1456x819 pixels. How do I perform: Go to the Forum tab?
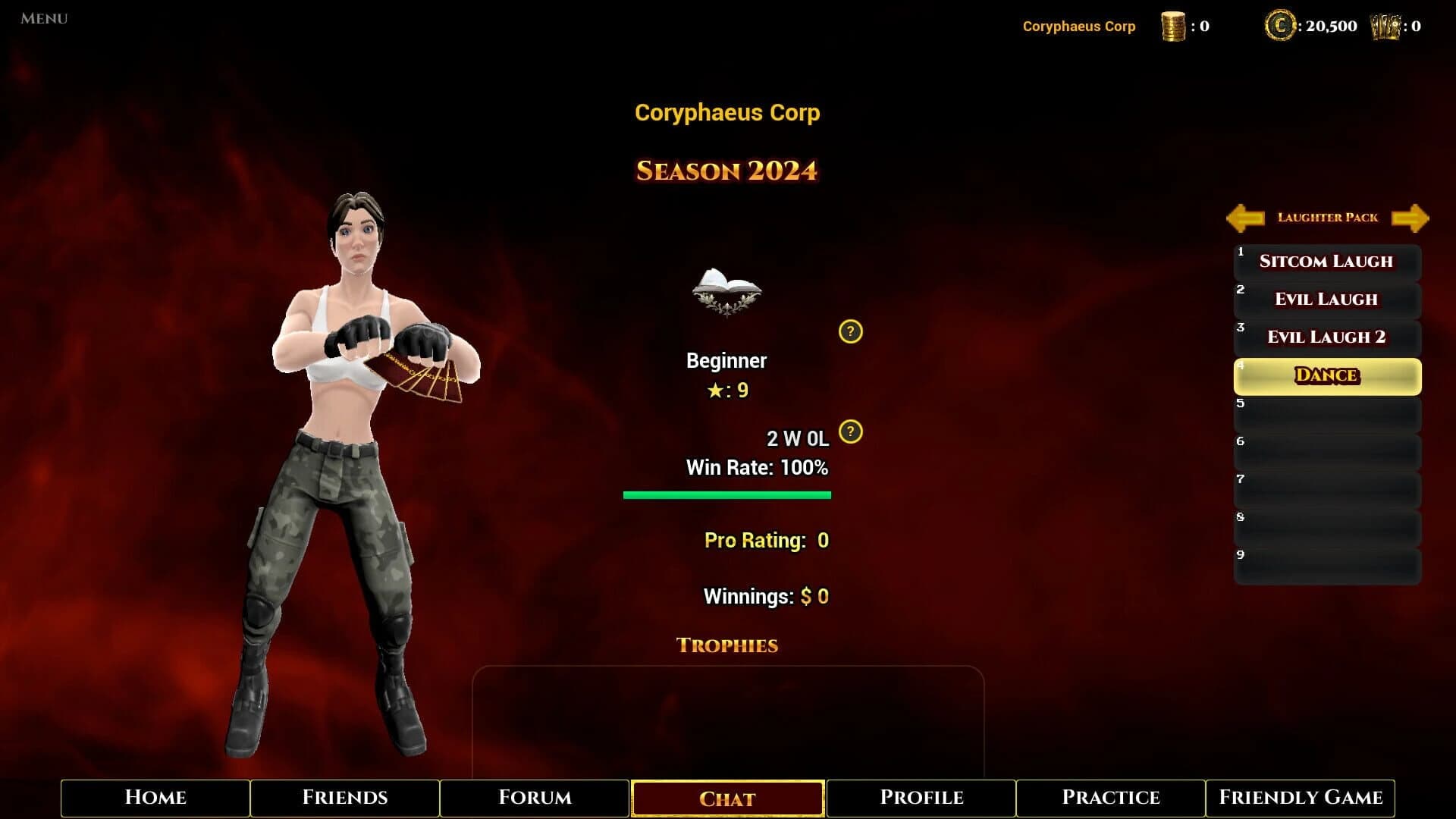point(535,798)
